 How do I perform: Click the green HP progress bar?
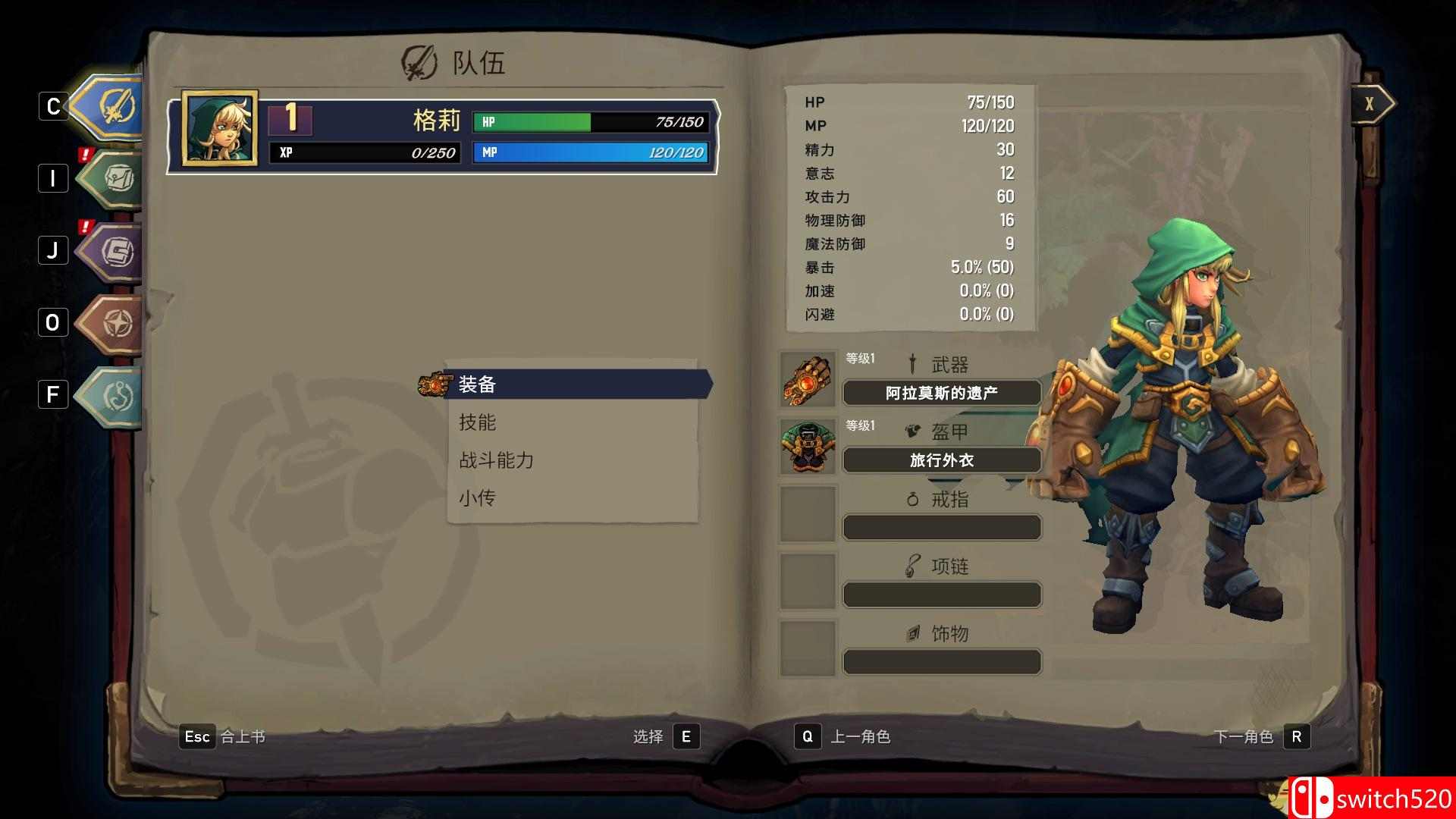pyautogui.click(x=532, y=122)
